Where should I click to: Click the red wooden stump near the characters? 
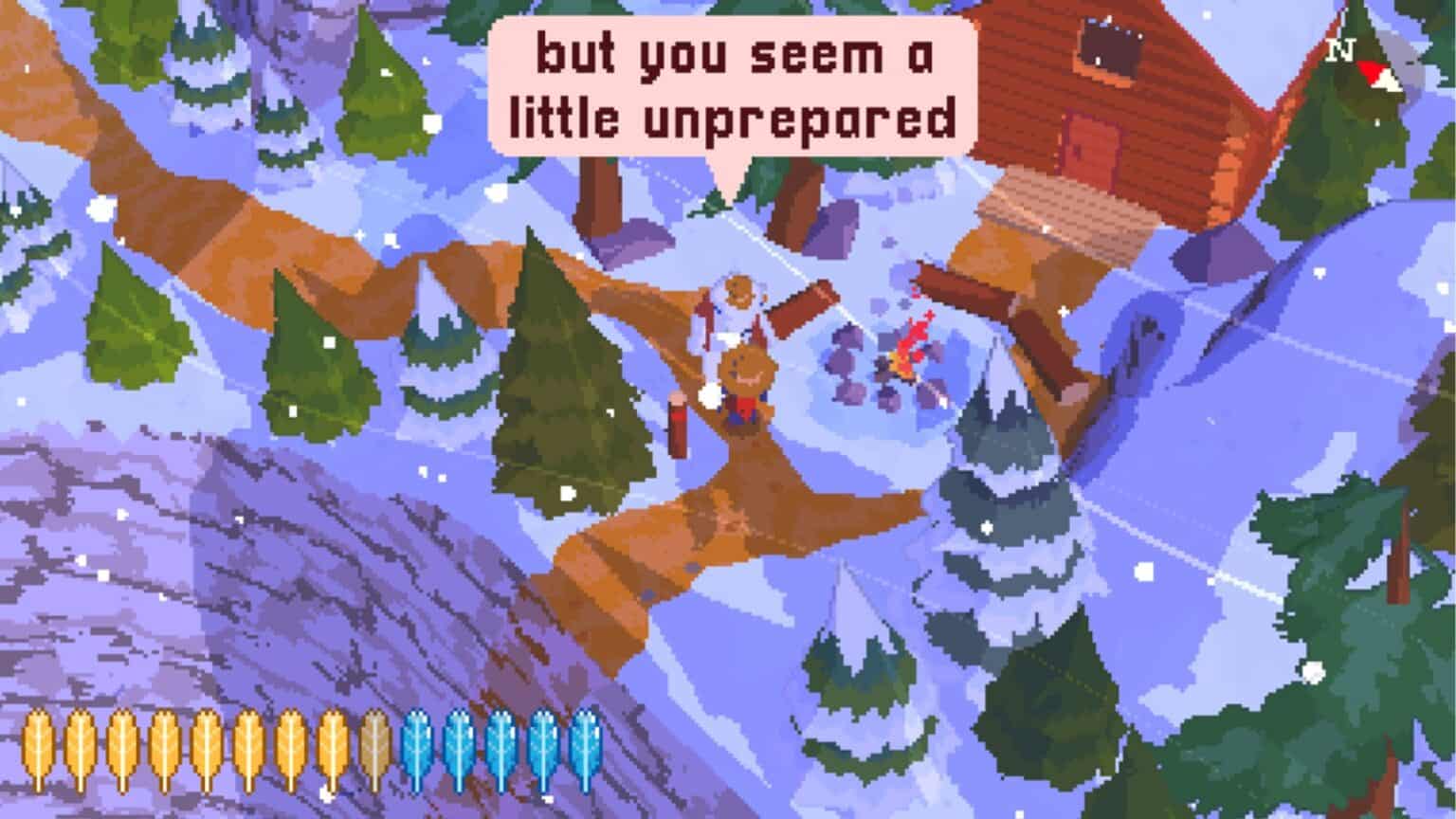tap(676, 427)
